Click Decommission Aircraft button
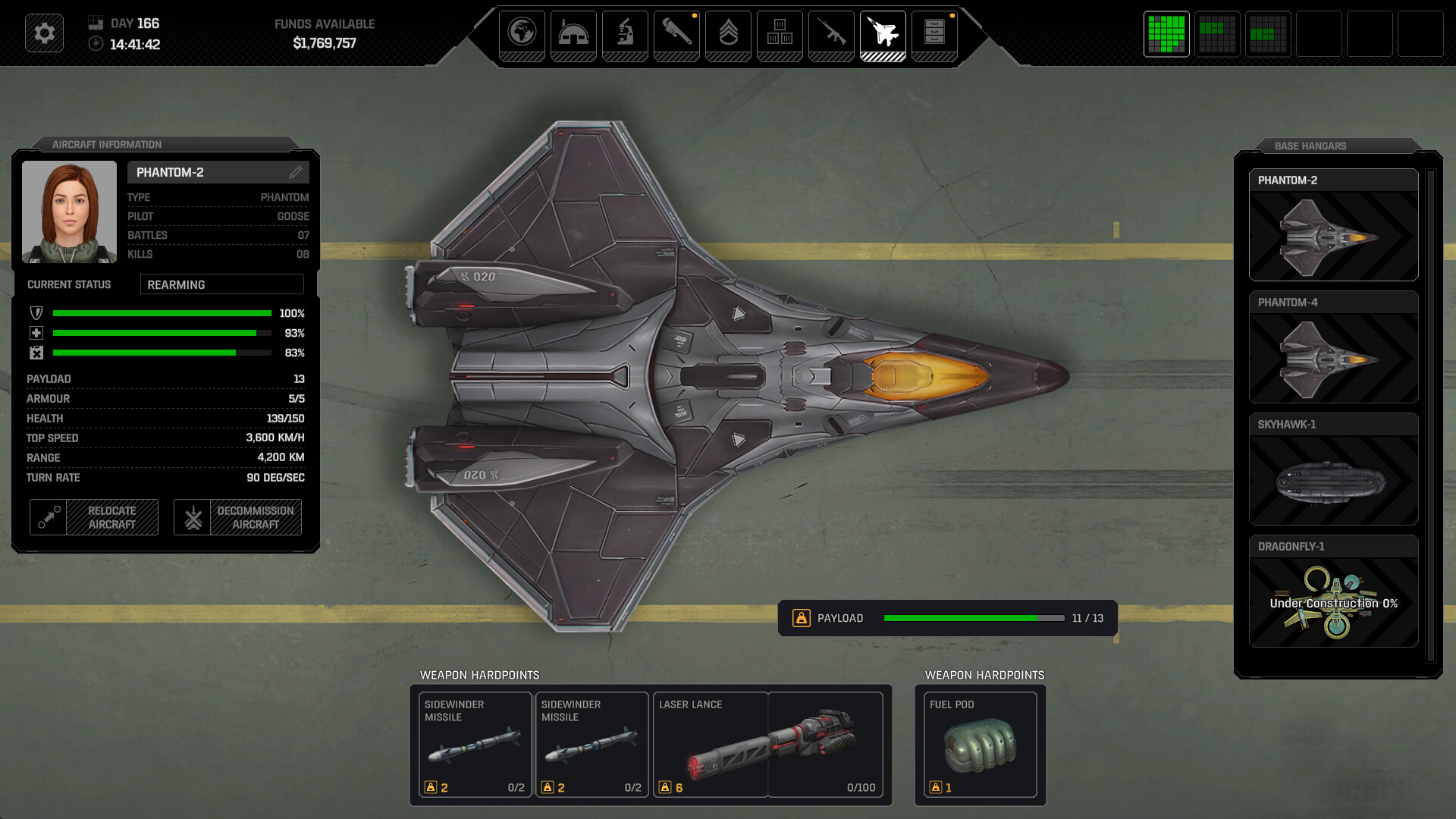Viewport: 1456px width, 819px height. point(237,517)
